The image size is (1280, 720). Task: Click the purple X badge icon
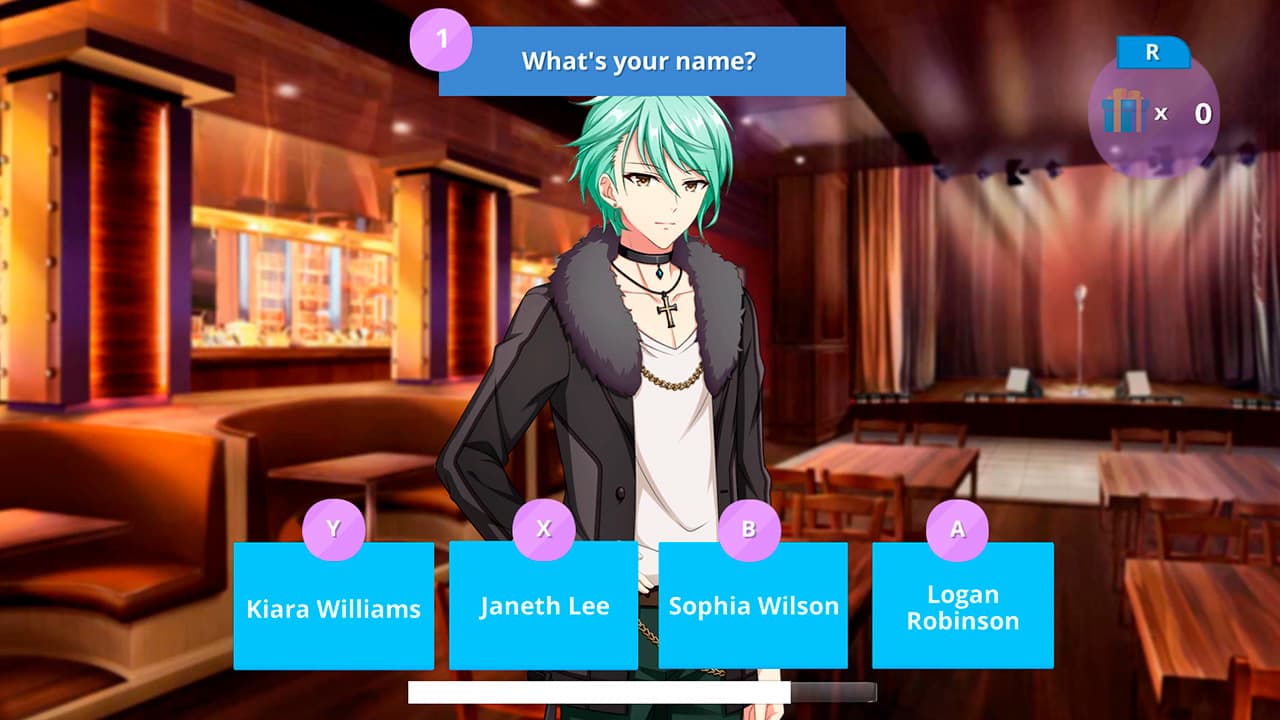click(x=544, y=530)
